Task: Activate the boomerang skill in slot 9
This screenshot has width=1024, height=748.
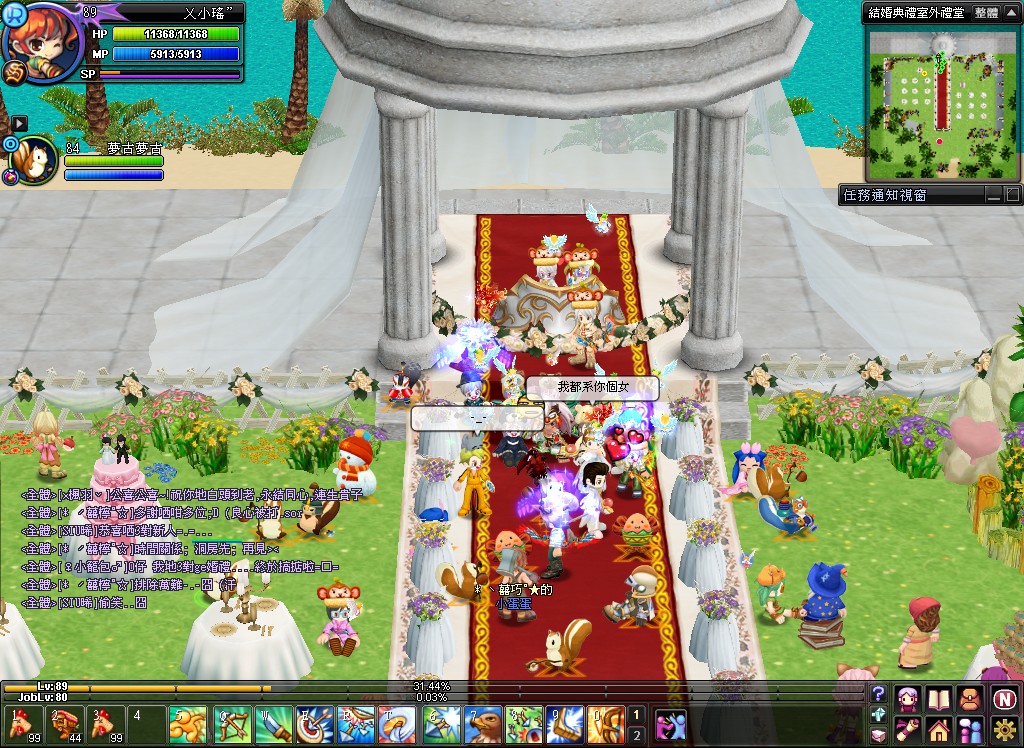Action: click(x=566, y=725)
